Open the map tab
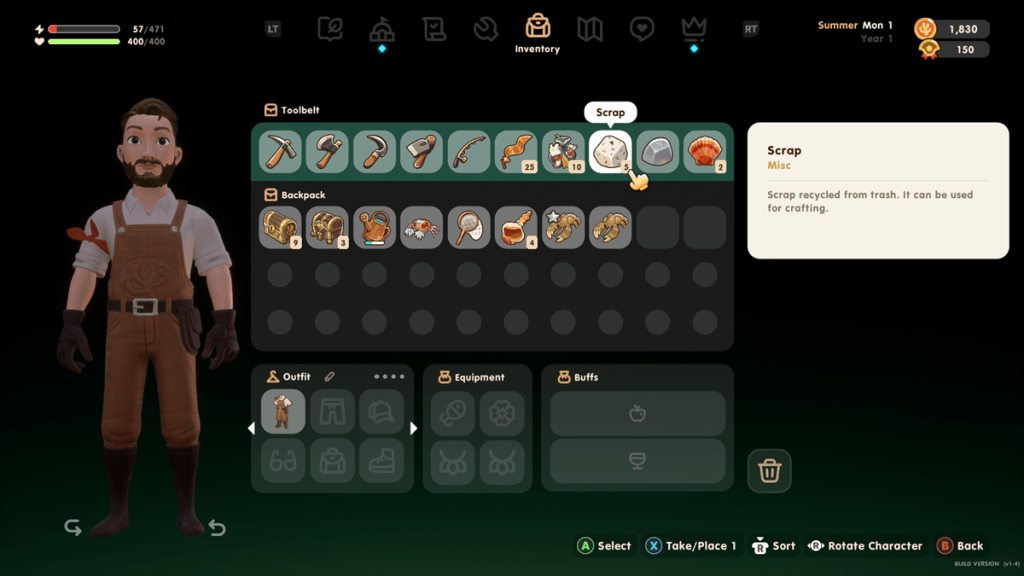The image size is (1024, 576). coord(590,29)
